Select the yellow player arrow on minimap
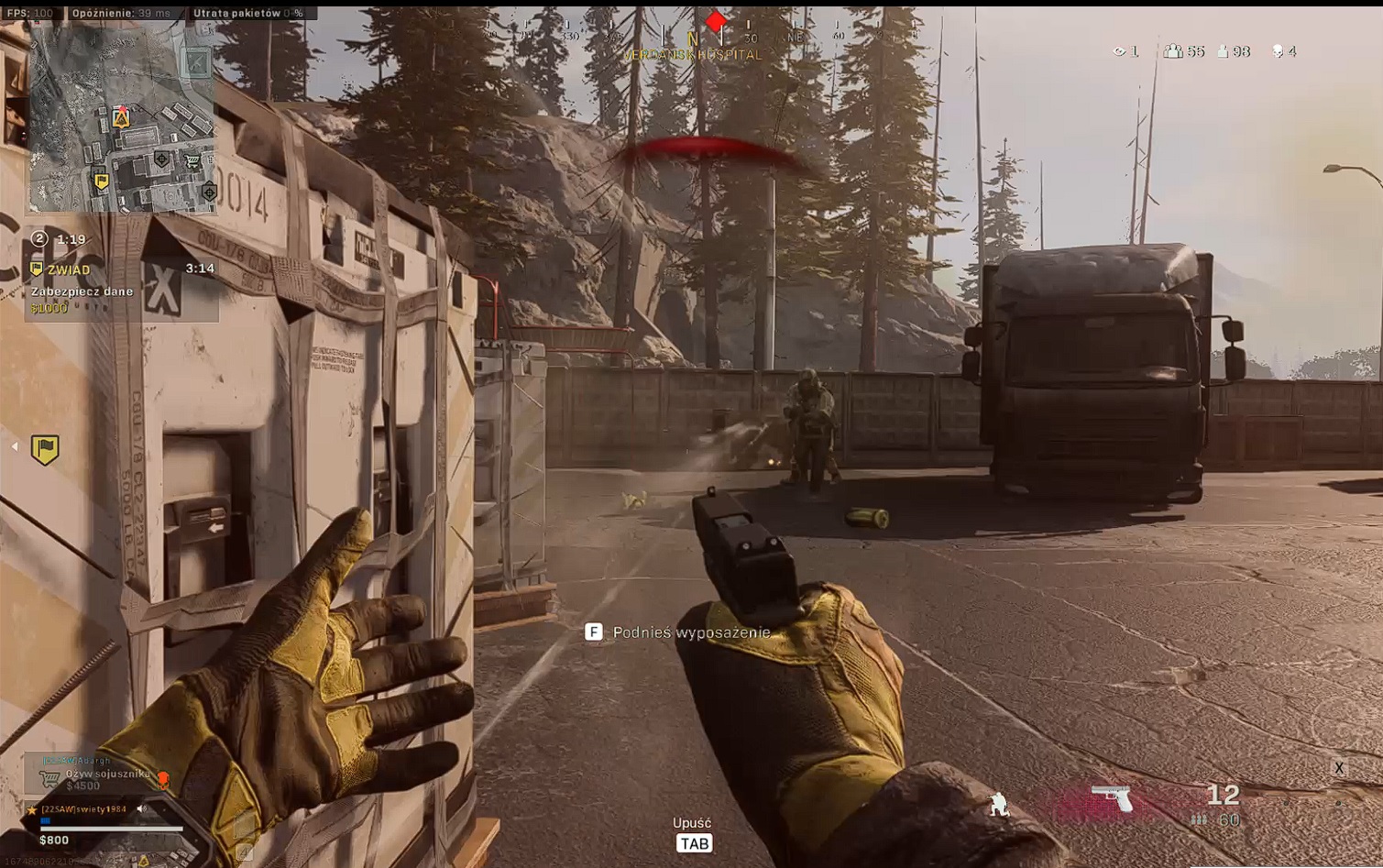 121,118
